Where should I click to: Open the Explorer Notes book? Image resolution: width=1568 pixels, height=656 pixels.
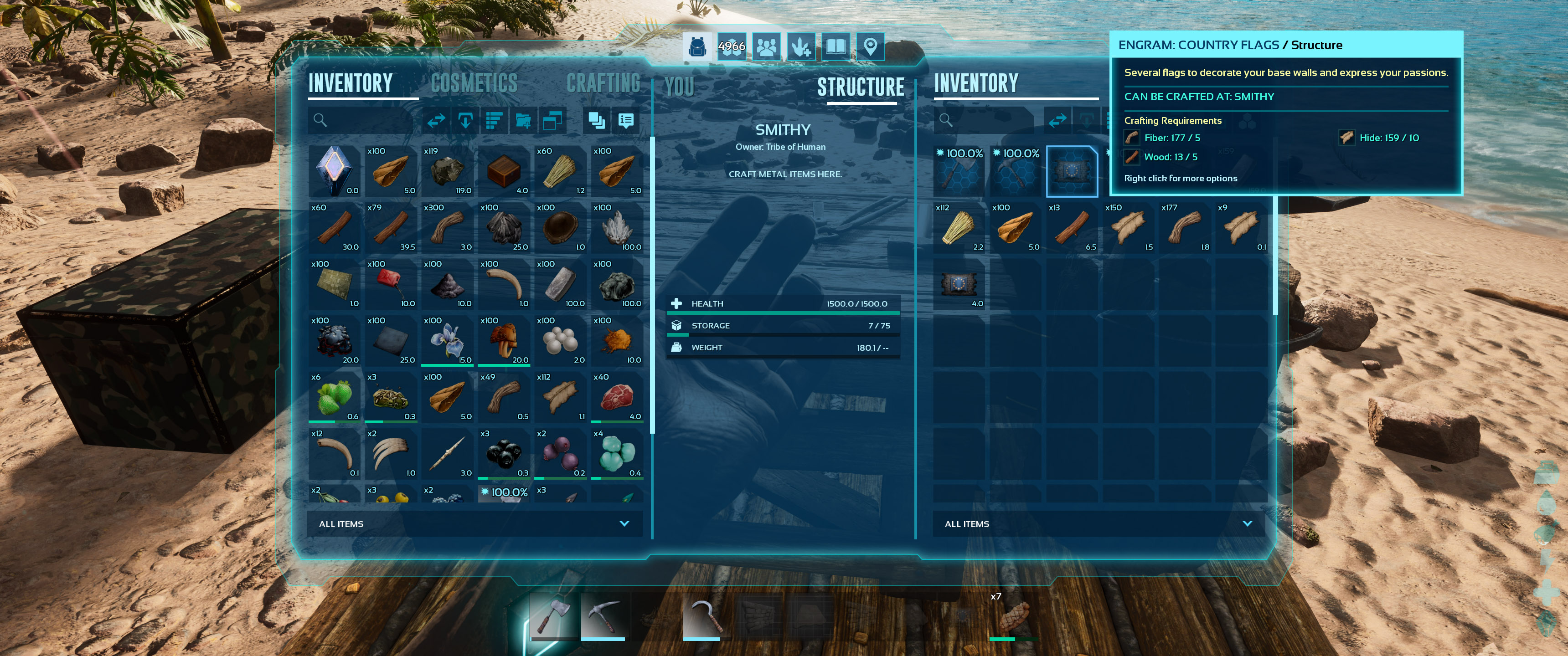(836, 46)
